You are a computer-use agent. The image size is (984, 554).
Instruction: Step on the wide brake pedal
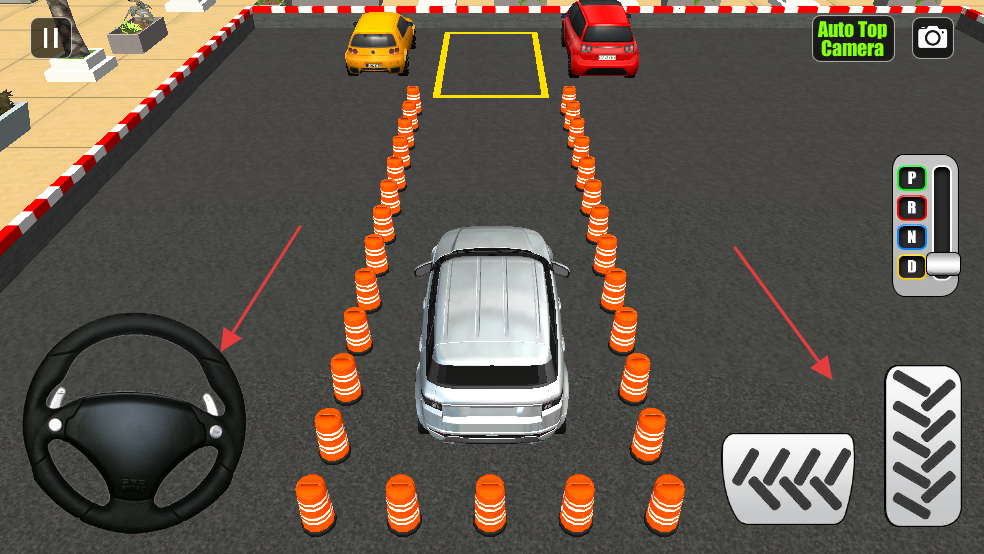click(x=788, y=478)
